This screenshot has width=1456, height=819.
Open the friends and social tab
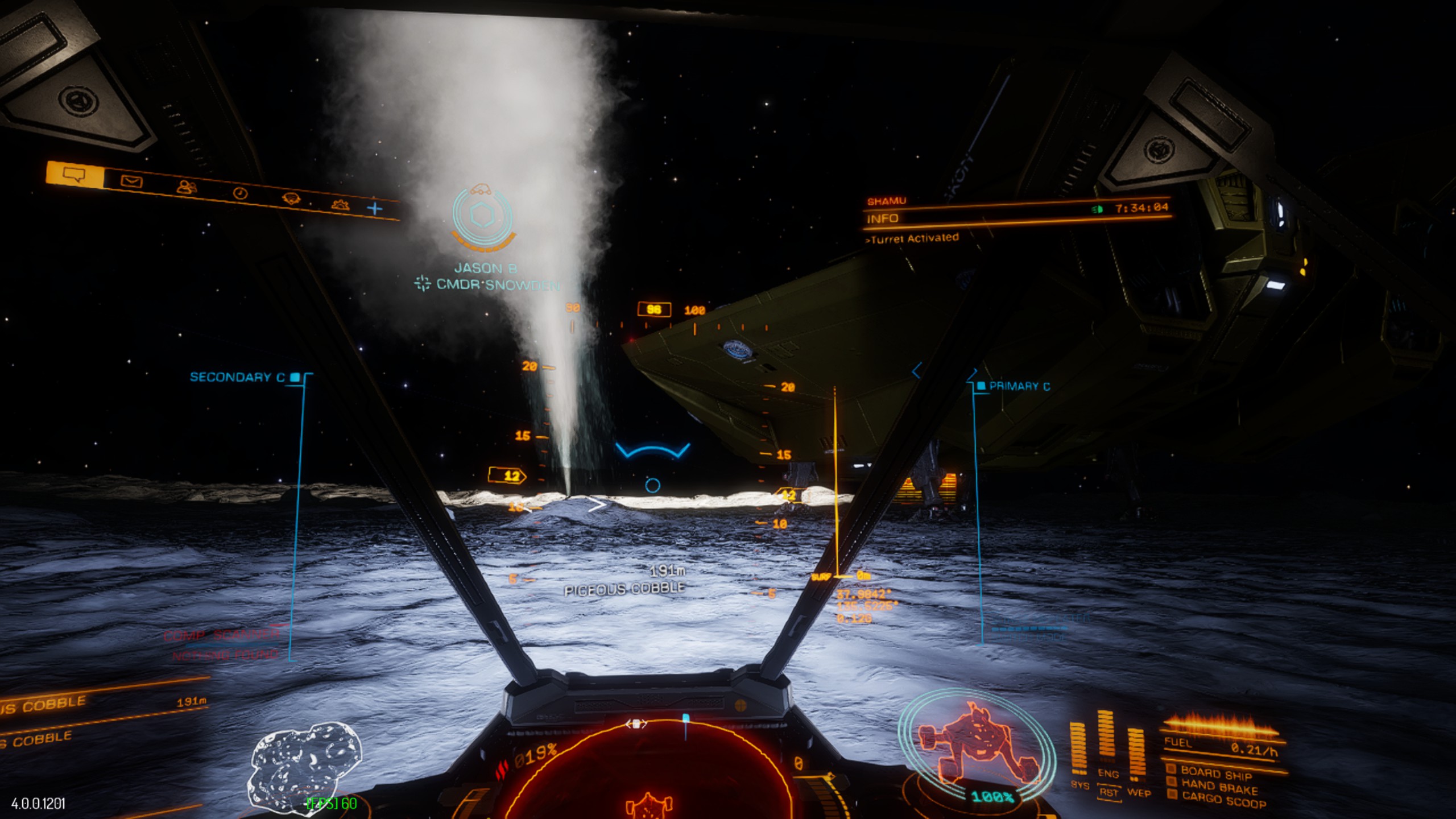point(187,187)
